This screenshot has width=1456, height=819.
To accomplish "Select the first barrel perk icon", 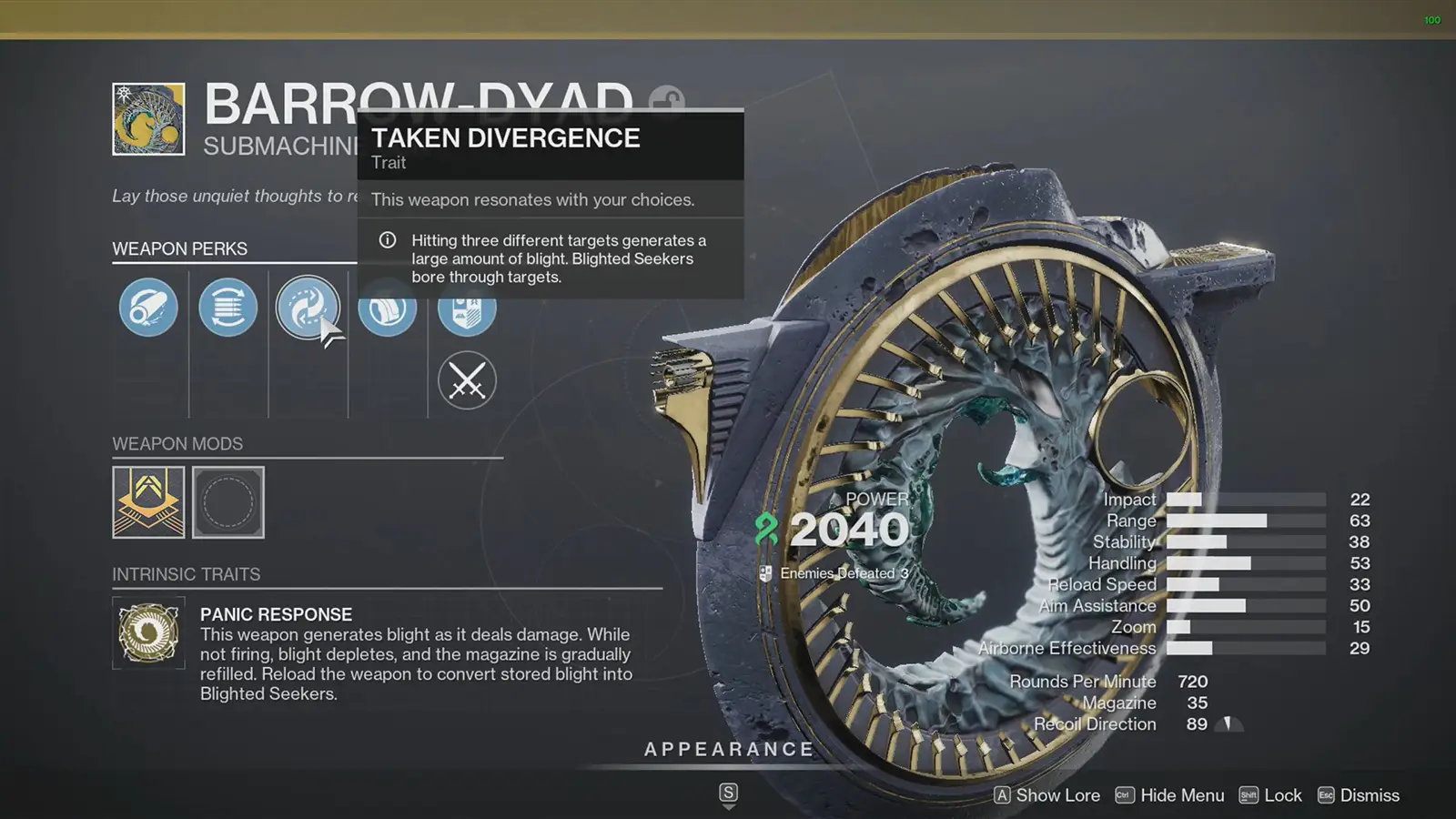I will [147, 308].
